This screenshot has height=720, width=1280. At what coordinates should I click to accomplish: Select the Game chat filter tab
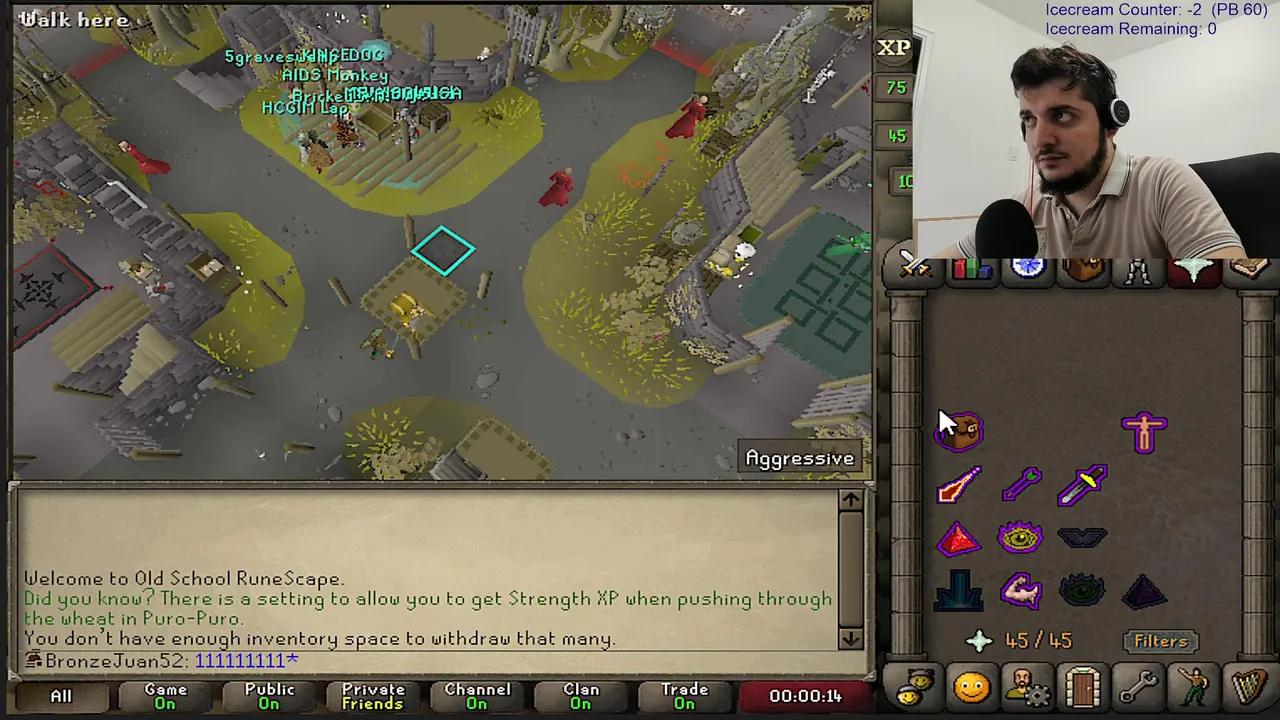165,695
